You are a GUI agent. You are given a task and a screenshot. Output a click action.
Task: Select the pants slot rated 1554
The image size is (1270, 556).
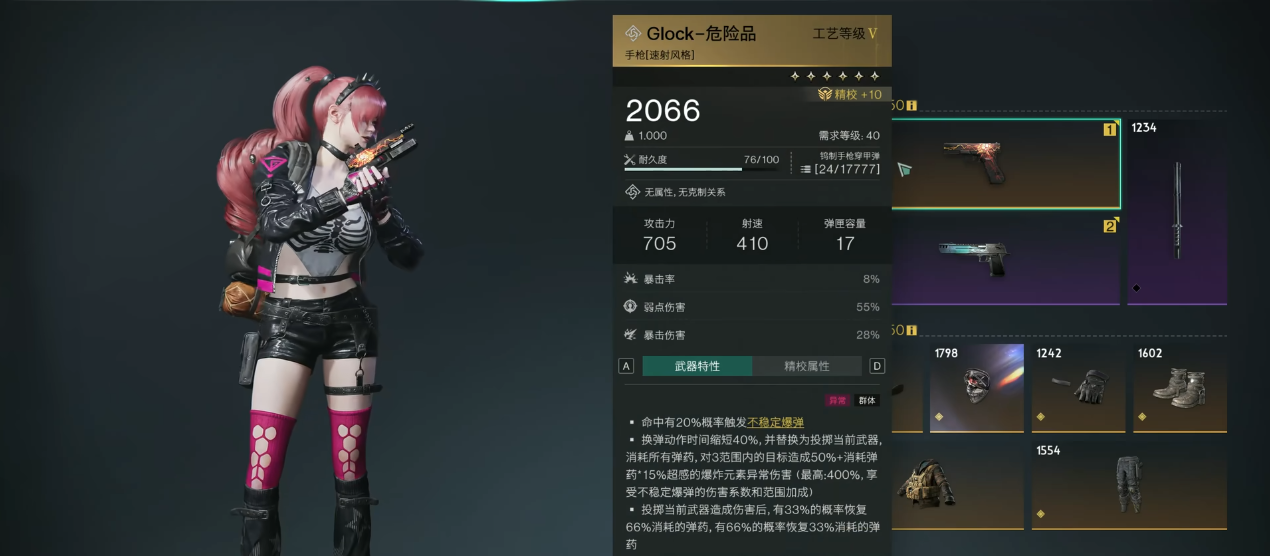coord(1129,486)
